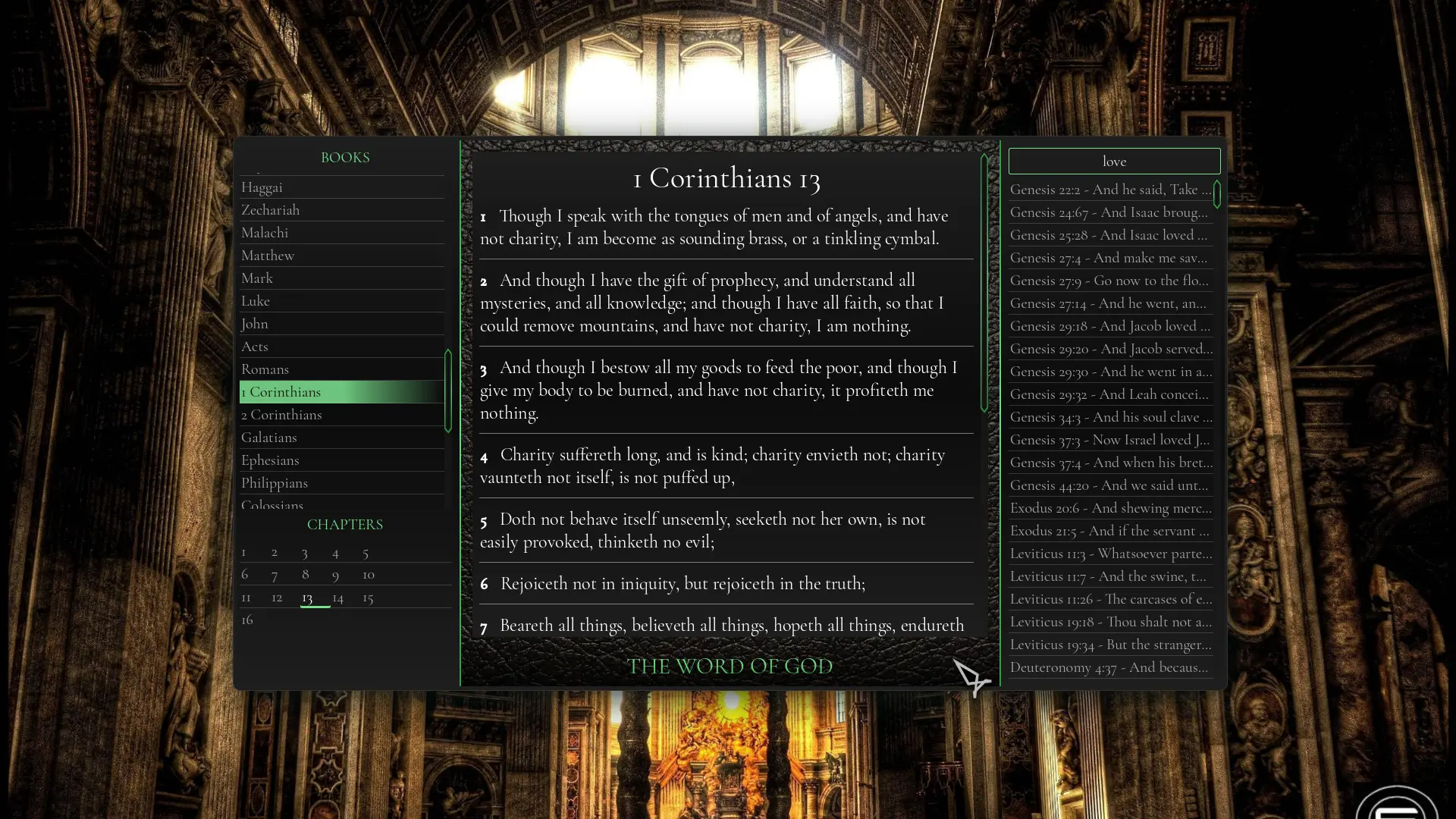This screenshot has width=1456, height=819.
Task: Open search result Genesis 29:20
Action: click(x=1110, y=349)
